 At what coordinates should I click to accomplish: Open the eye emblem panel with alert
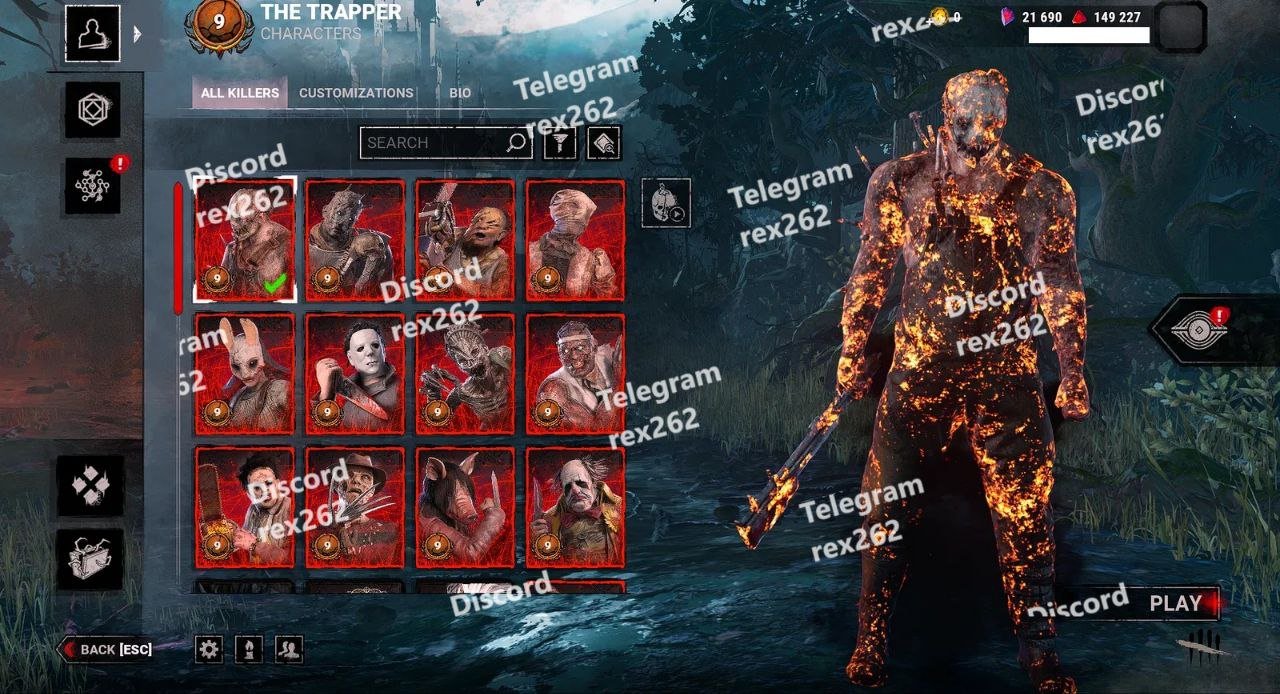pyautogui.click(x=1198, y=330)
